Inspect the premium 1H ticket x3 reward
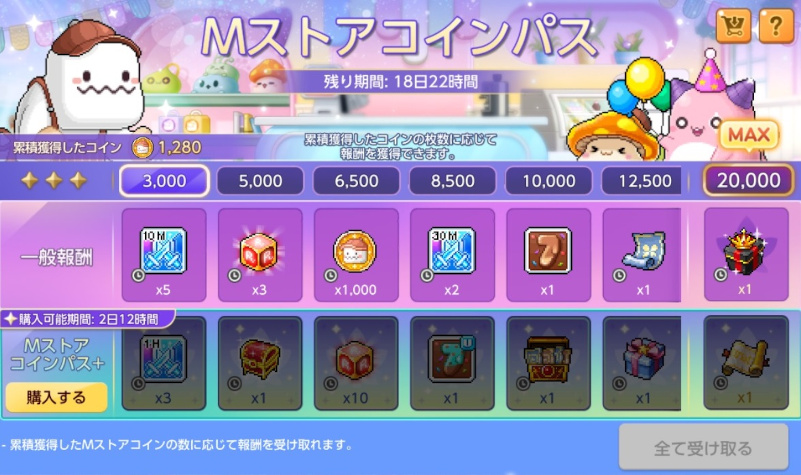Screen dimensions: 801x475 click(x=164, y=363)
